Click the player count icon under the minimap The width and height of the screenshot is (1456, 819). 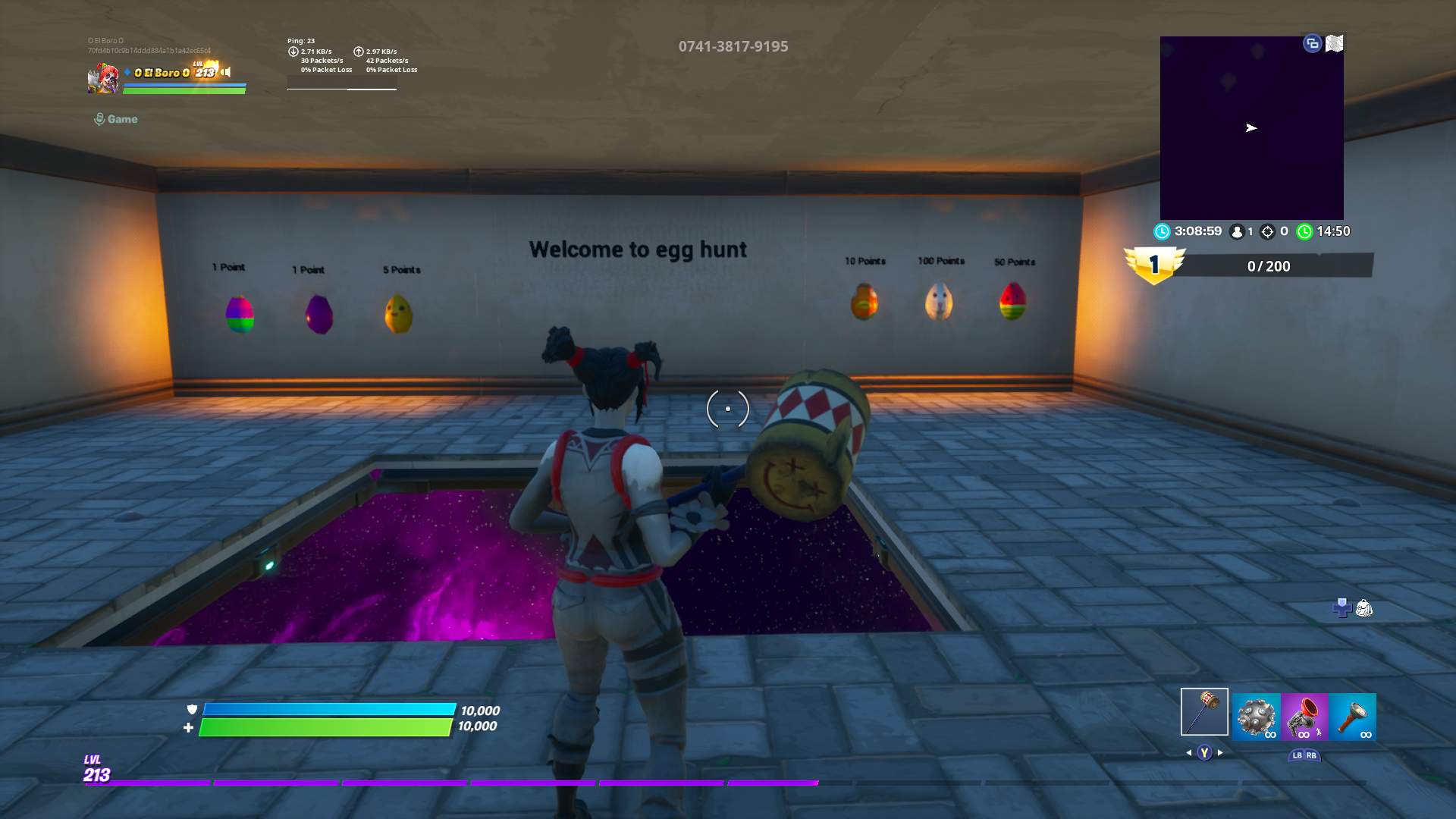(x=1237, y=231)
